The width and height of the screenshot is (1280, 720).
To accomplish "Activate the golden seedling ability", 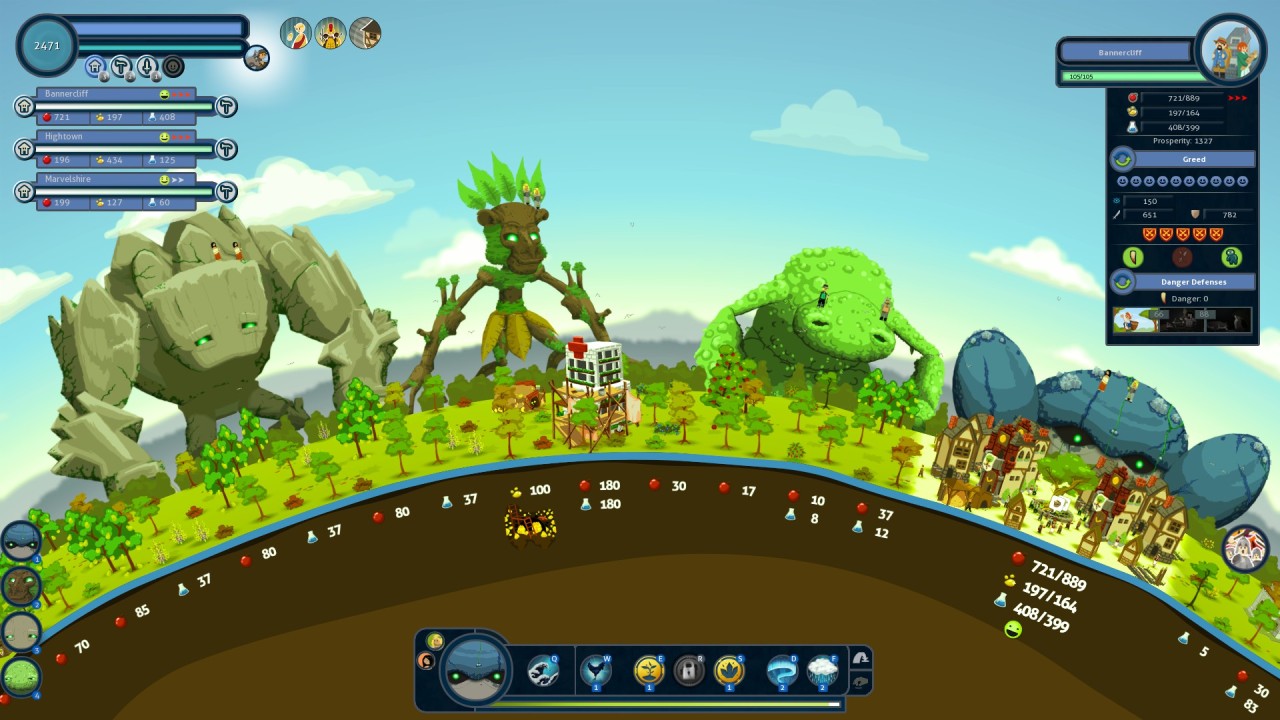I will click(649, 670).
